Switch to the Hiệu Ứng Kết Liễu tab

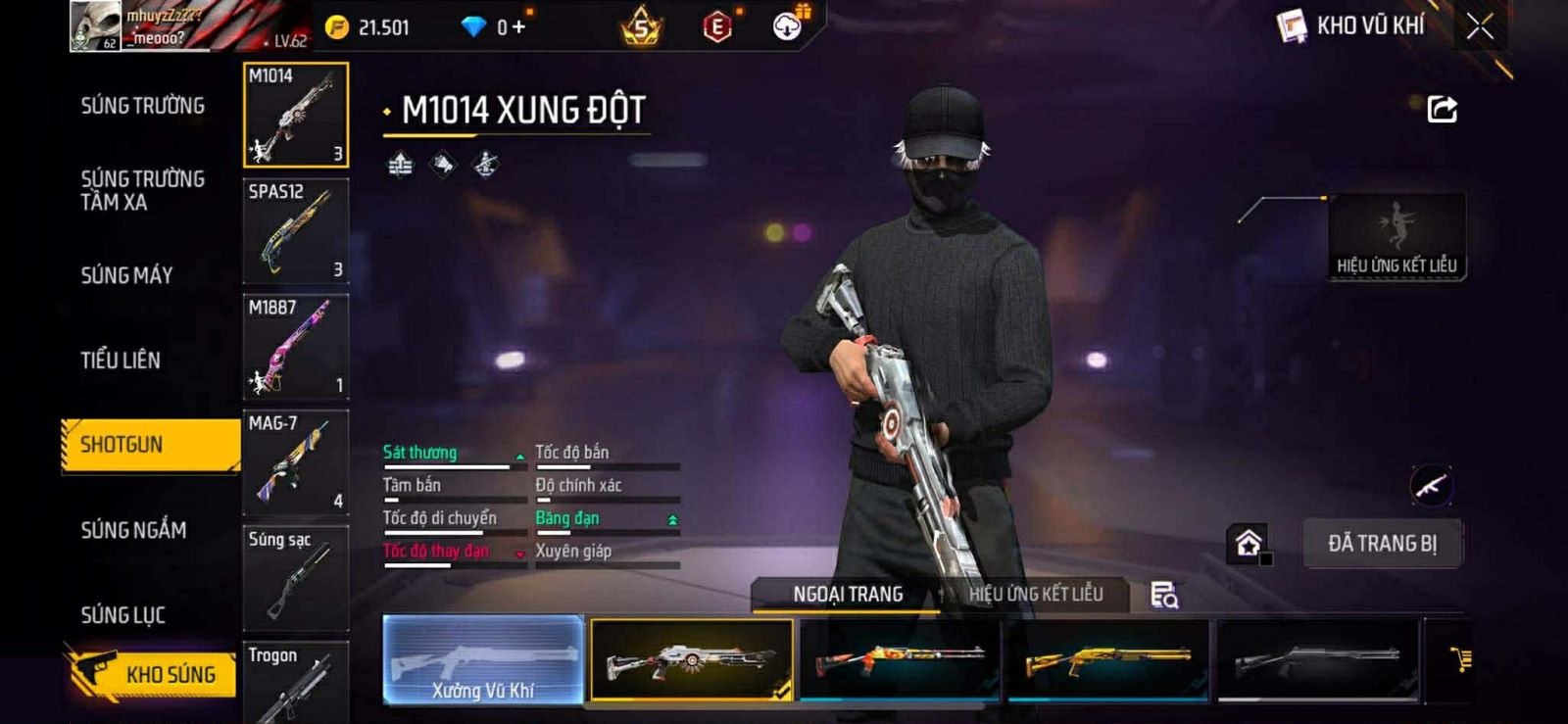pos(1035,594)
